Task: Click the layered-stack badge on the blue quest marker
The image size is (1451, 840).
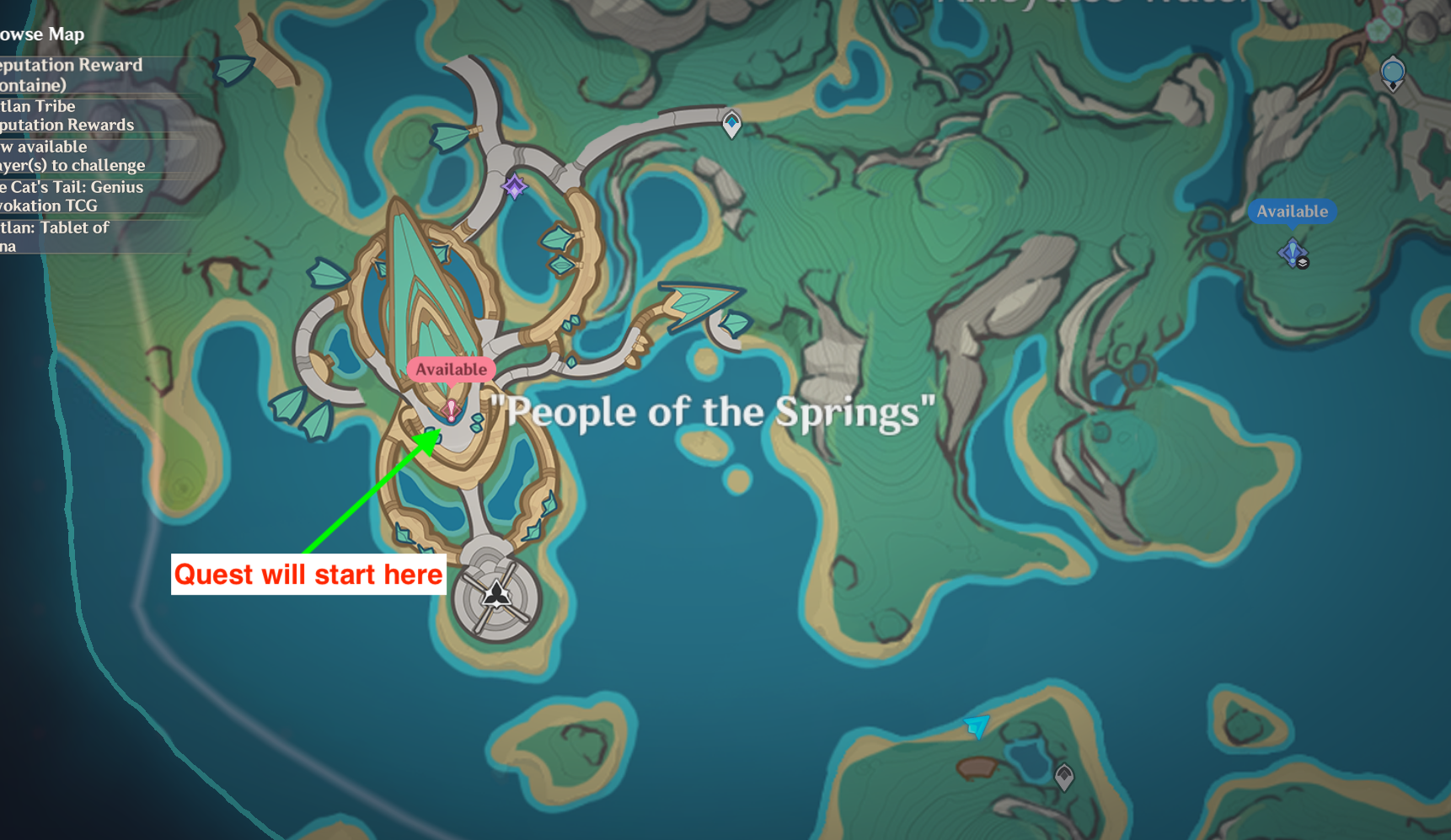Action: click(1303, 263)
